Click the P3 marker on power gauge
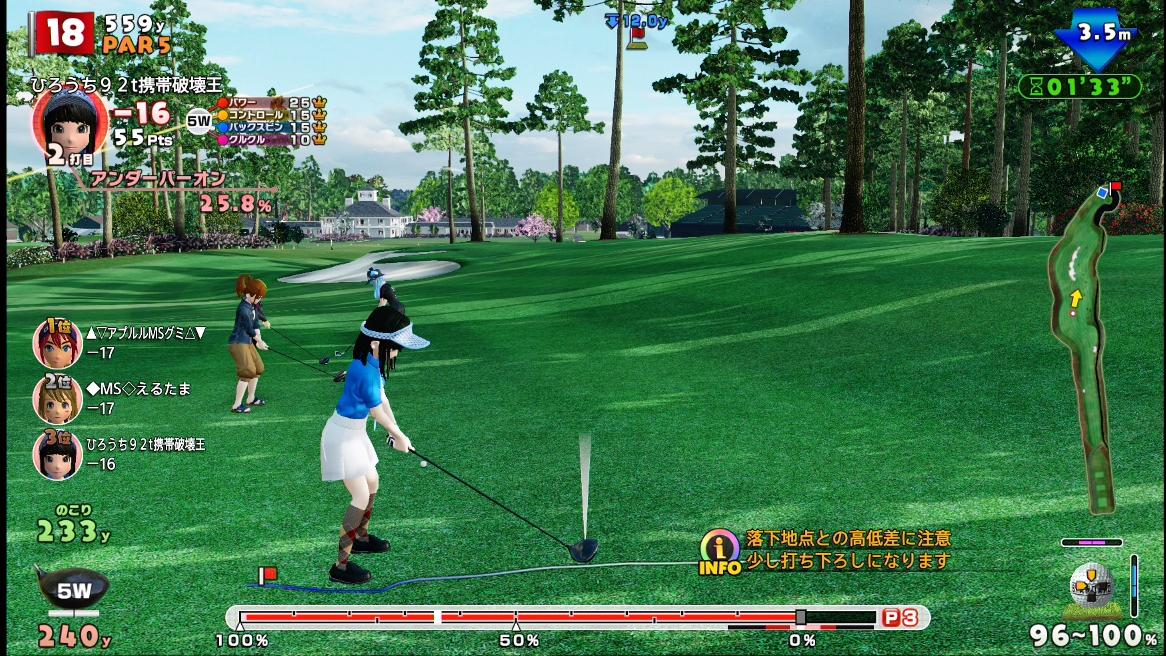 click(x=899, y=618)
